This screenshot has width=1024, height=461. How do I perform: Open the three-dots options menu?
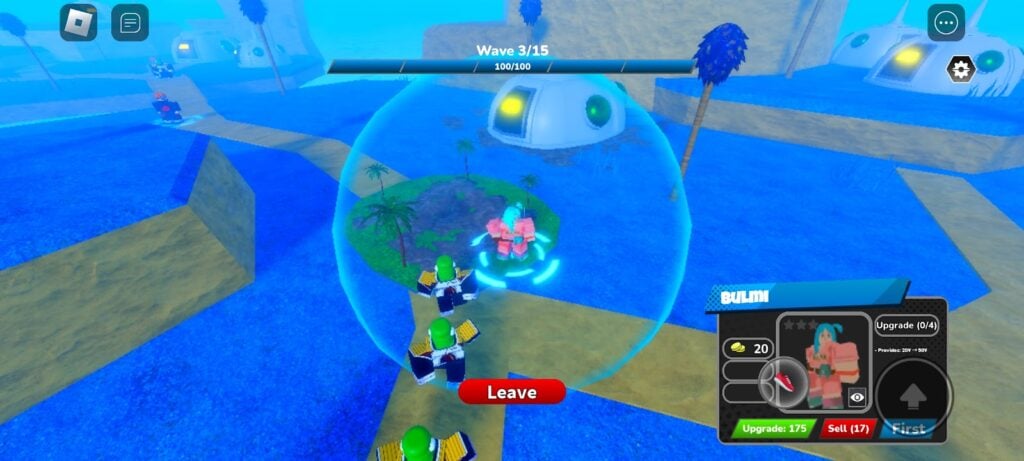tap(946, 22)
